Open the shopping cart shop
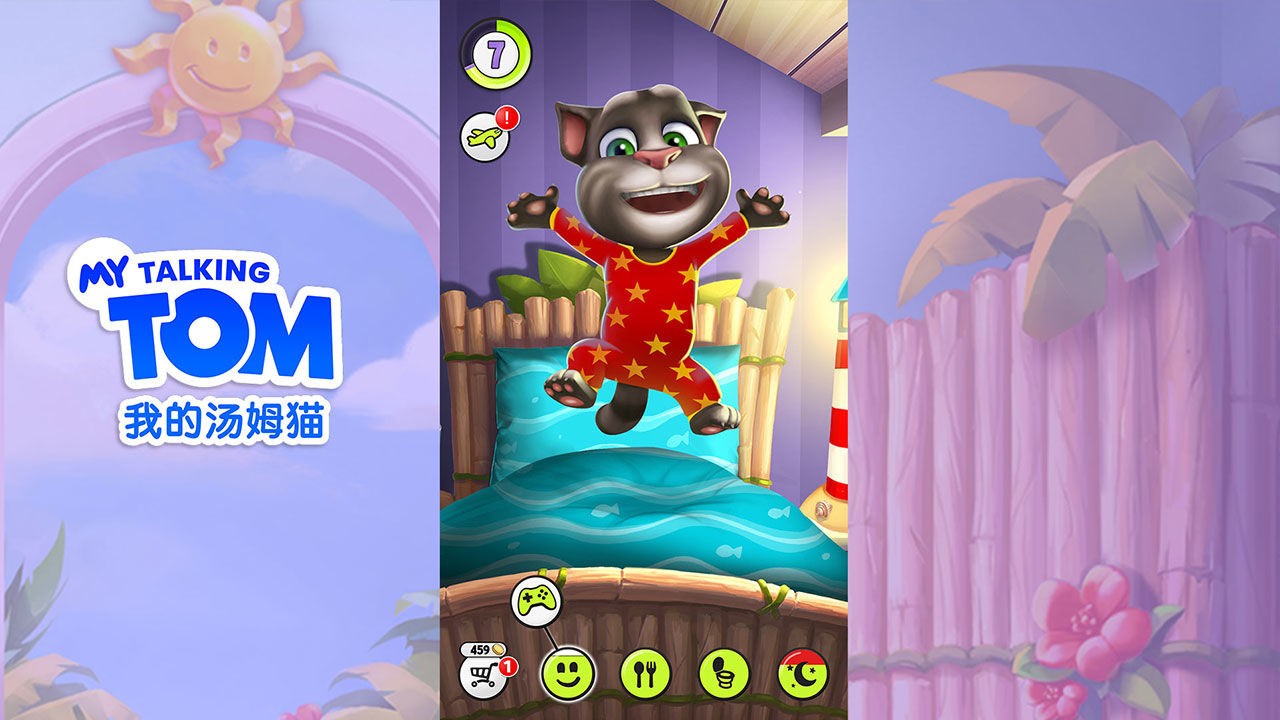Viewport: 1280px width, 720px height. tap(483, 674)
